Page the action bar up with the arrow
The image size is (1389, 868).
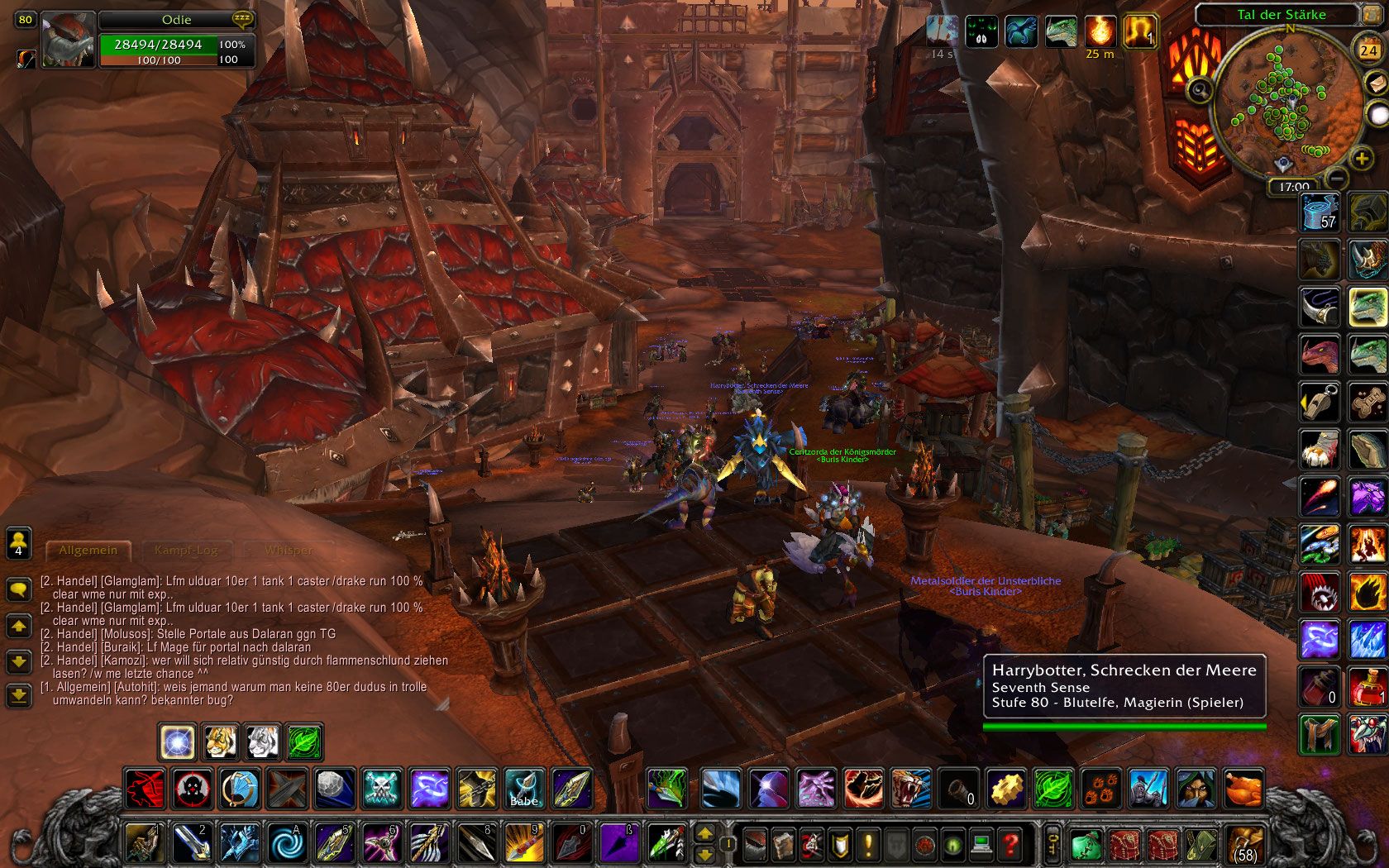[x=704, y=833]
